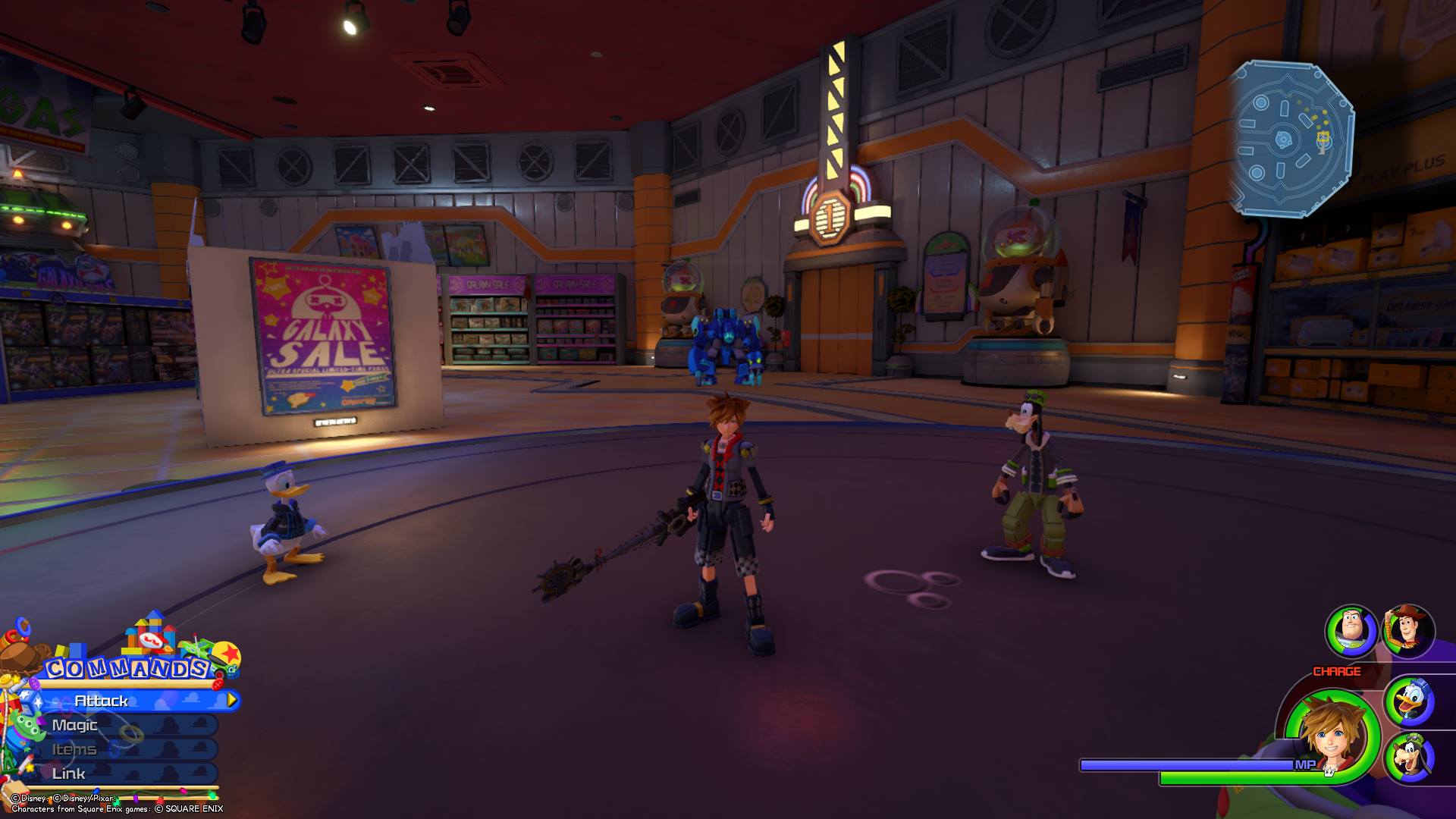Click the octagonal minimap
The height and width of the screenshot is (819, 1456).
coord(1291,139)
